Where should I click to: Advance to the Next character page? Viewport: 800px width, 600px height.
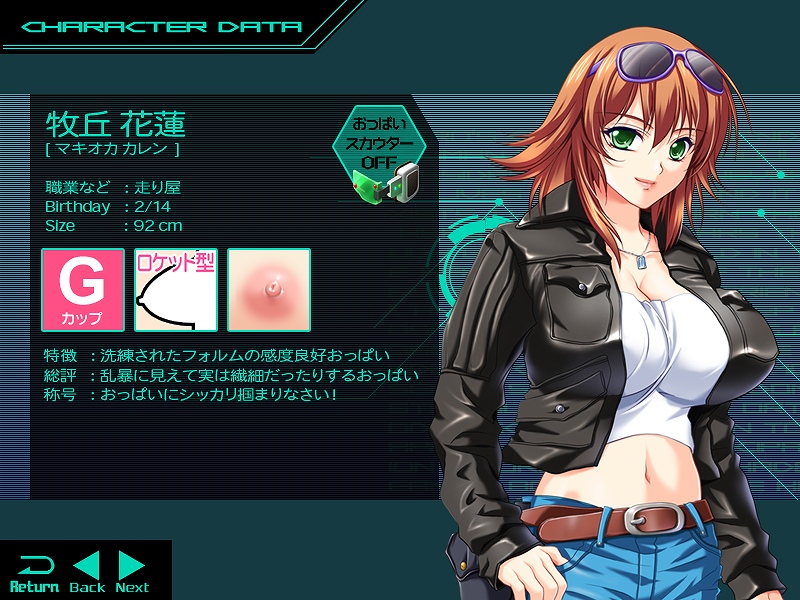132,571
